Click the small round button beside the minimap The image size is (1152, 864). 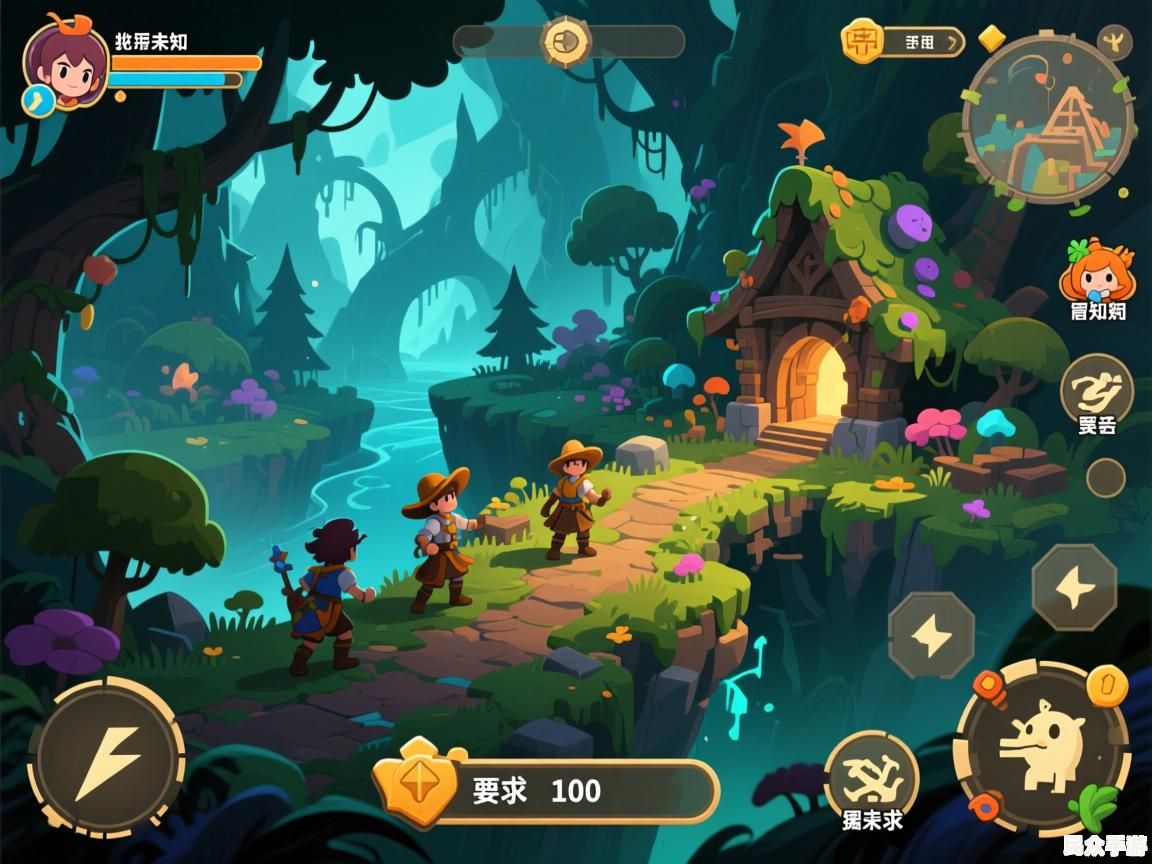pos(1114,42)
